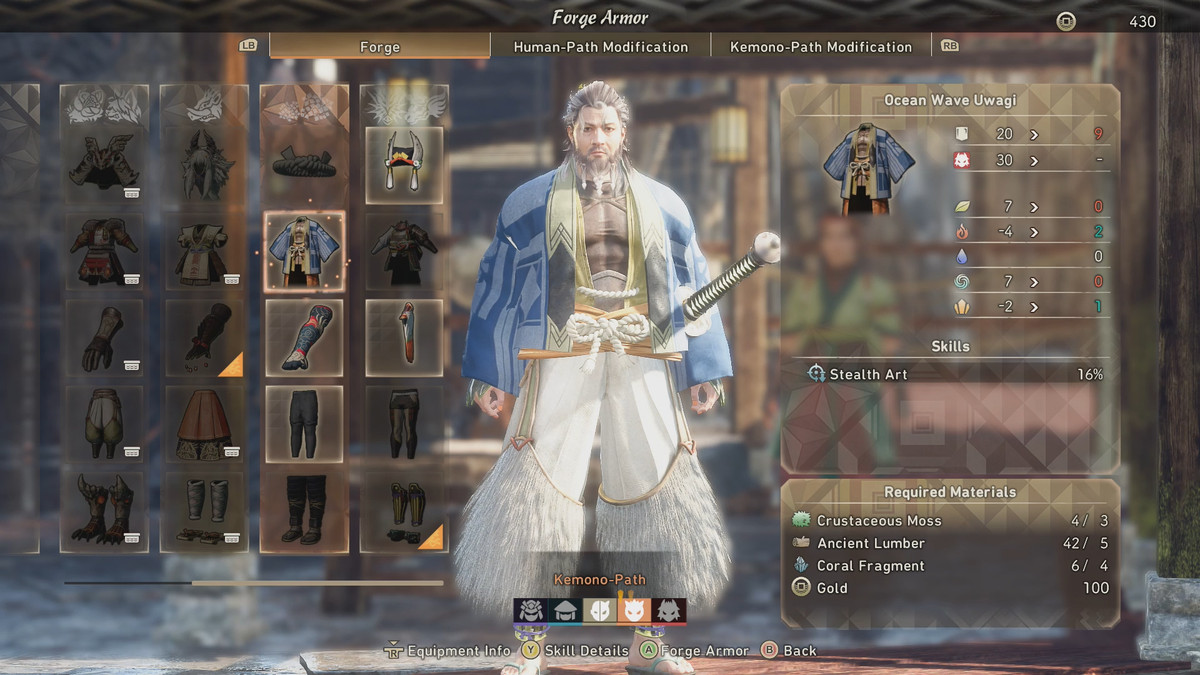Select the straw hat path icon
Viewport: 1200px width, 675px height.
pos(565,611)
